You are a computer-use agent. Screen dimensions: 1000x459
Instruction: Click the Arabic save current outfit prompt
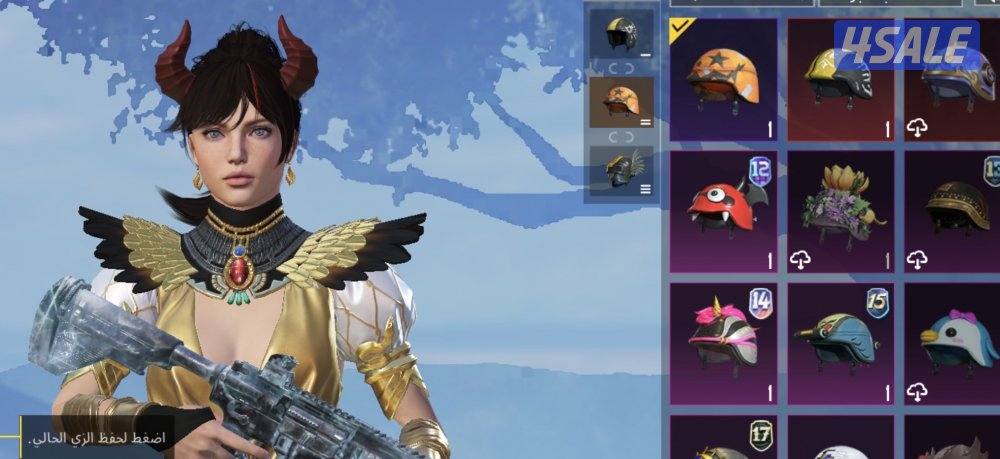pos(98,439)
